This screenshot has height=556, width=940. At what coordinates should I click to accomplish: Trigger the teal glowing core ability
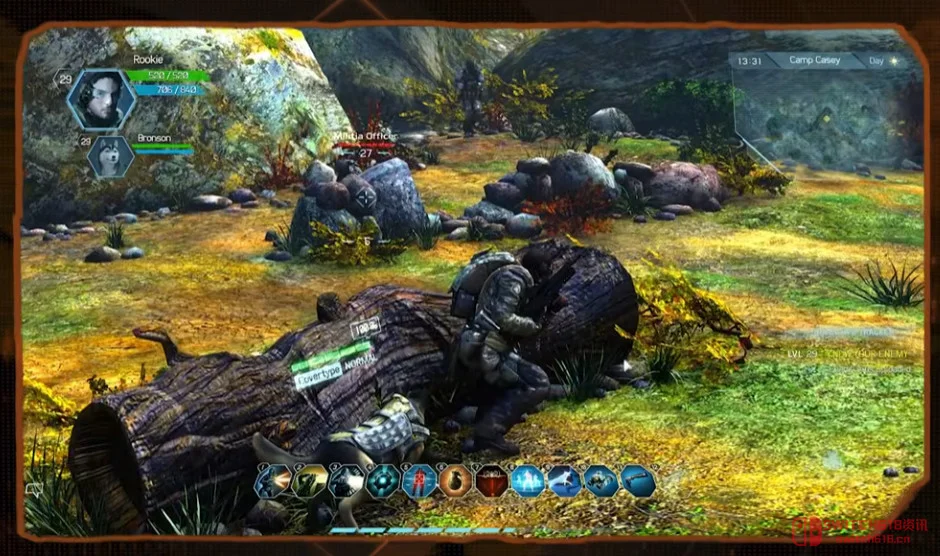(x=382, y=482)
